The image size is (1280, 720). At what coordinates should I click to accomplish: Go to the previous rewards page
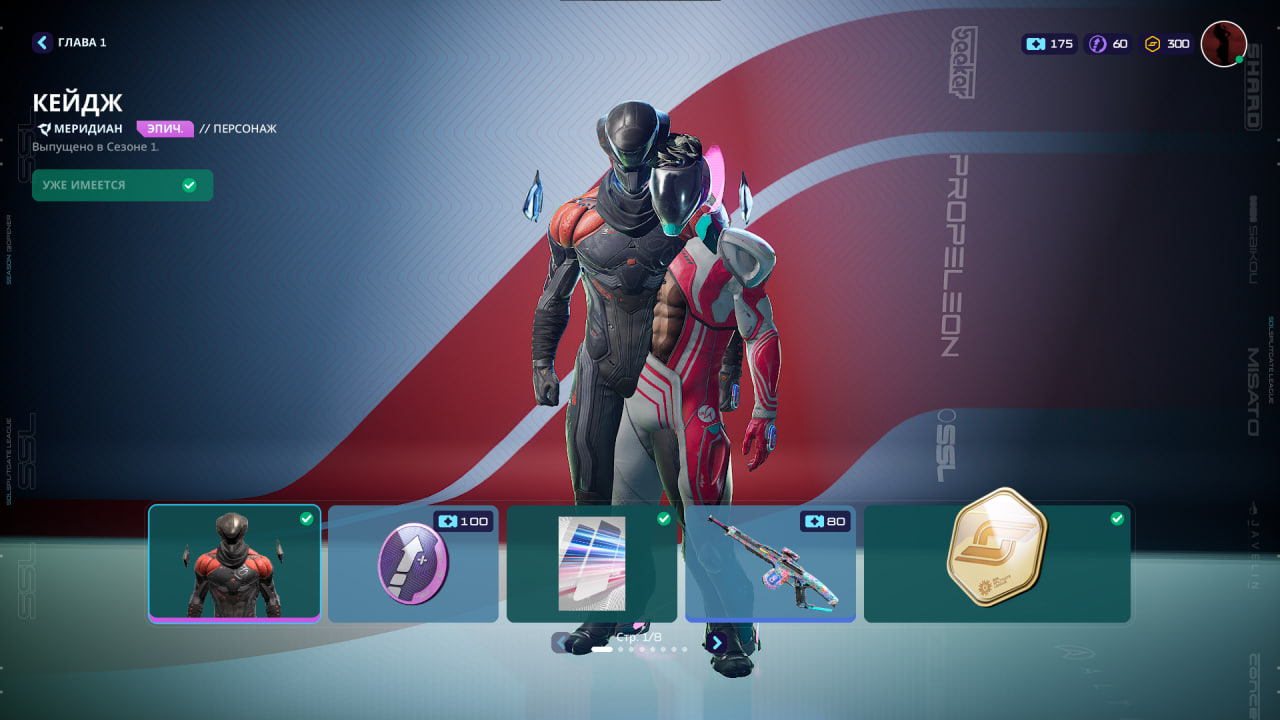click(x=562, y=643)
